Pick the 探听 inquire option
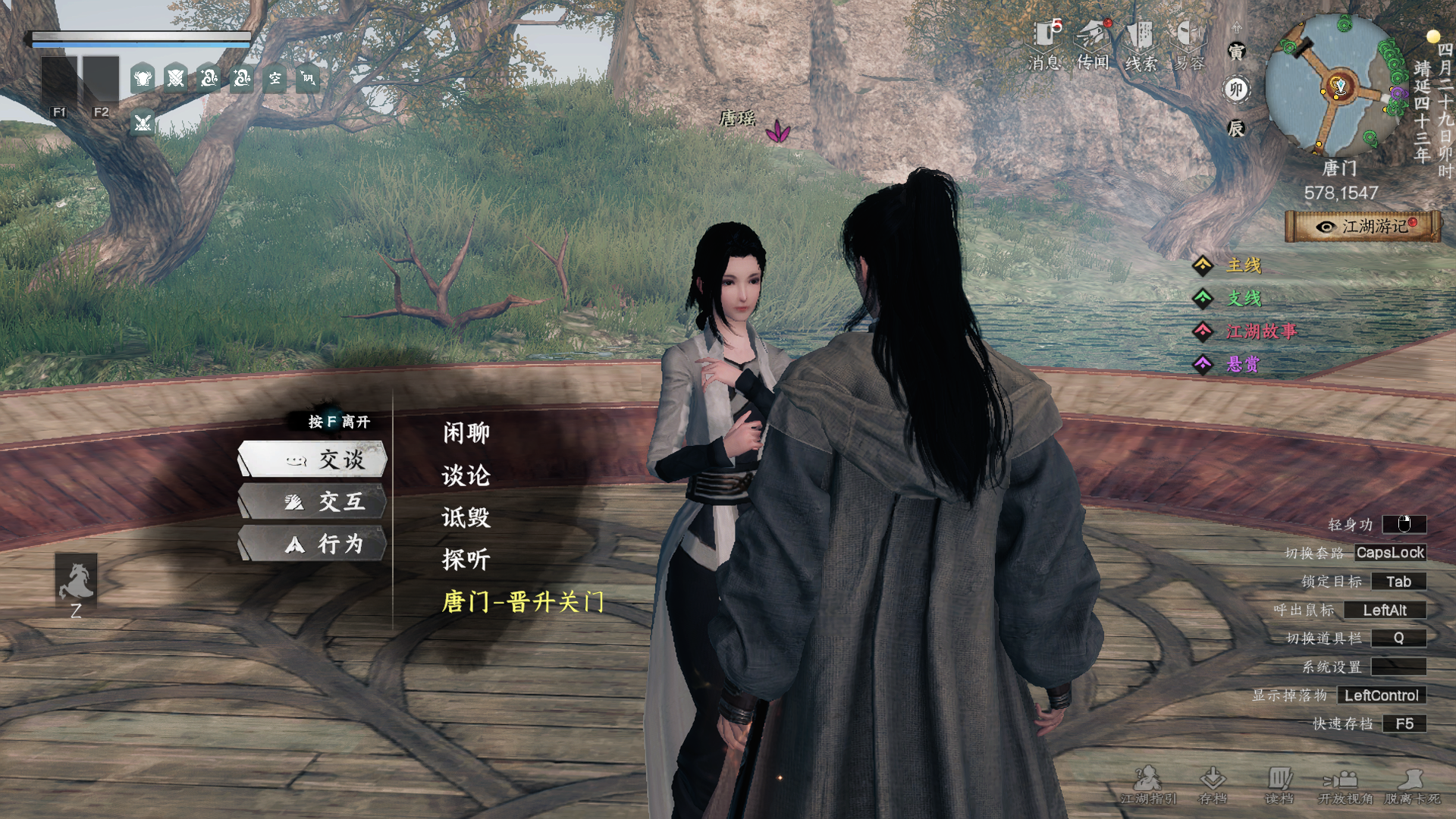Viewport: 1456px width, 819px height. coord(466,560)
